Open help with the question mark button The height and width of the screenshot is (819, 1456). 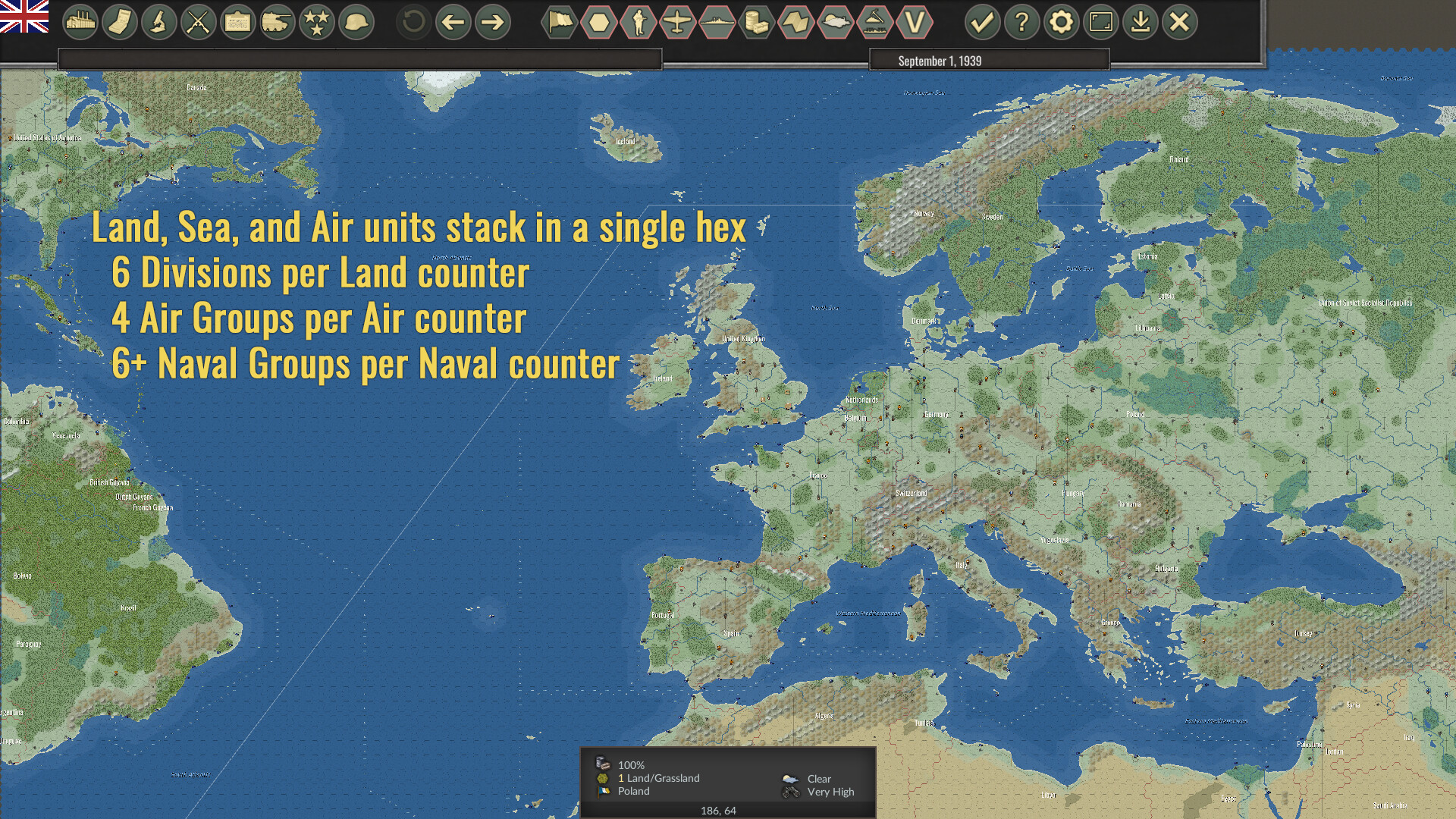pos(1022,23)
